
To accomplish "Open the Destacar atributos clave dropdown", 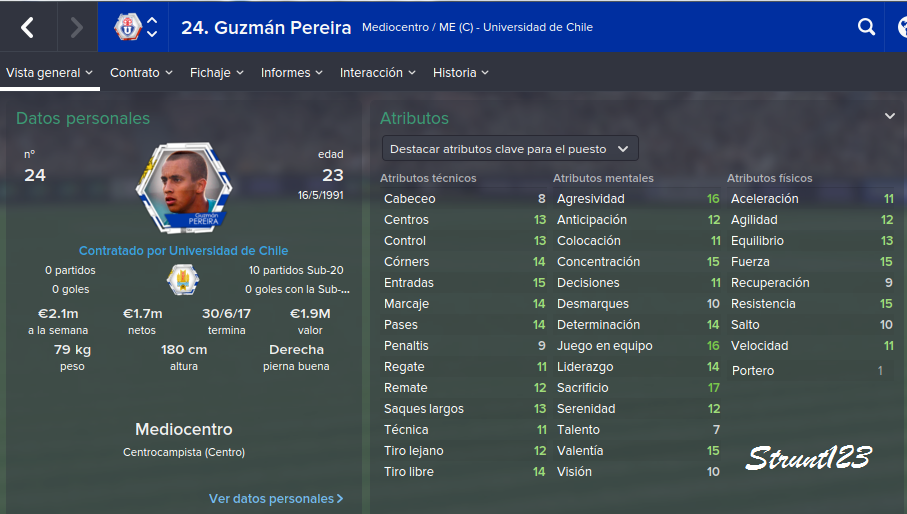I will (x=510, y=149).
